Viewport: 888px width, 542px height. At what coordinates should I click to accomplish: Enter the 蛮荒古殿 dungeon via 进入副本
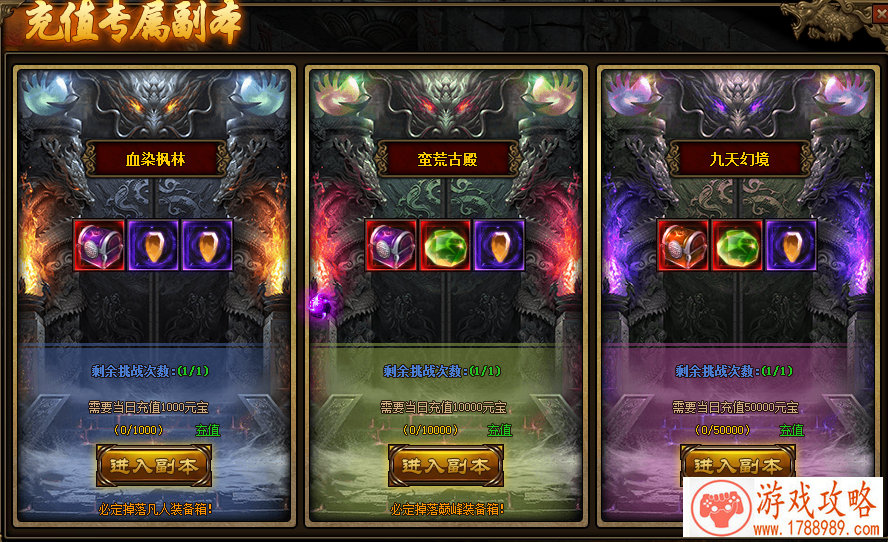tap(446, 465)
